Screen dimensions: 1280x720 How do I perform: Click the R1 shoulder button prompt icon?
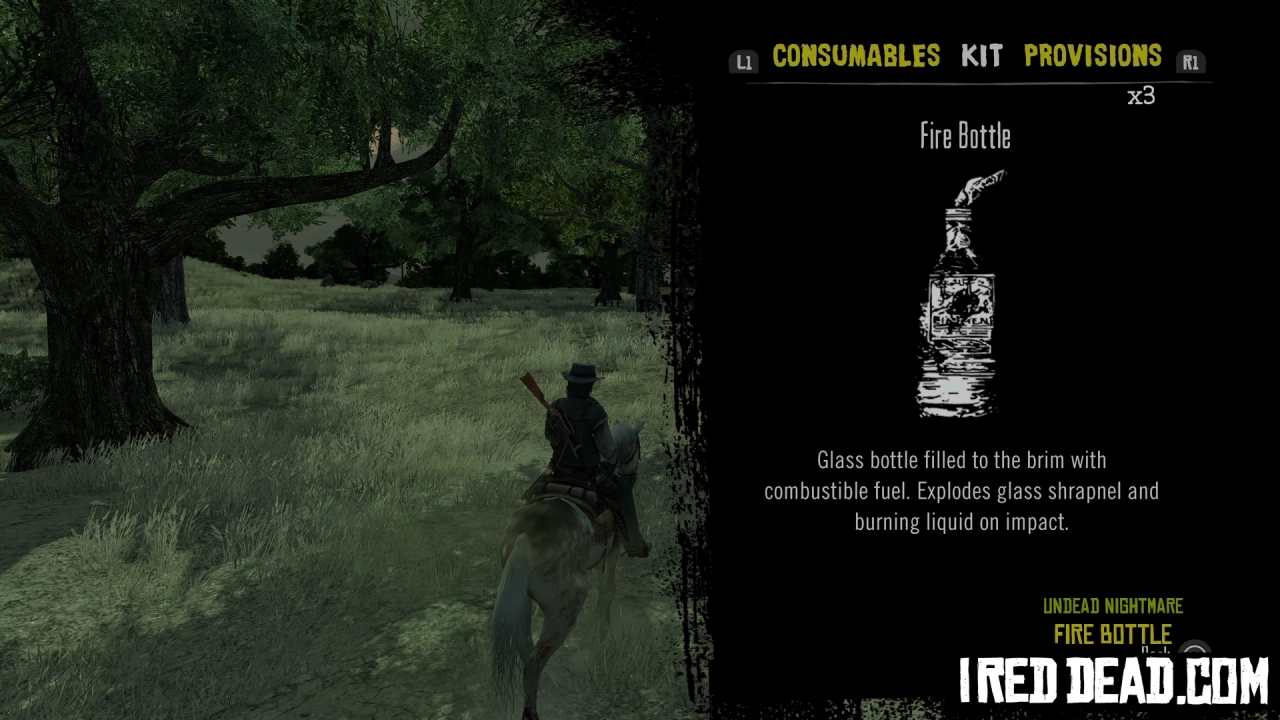(1190, 61)
